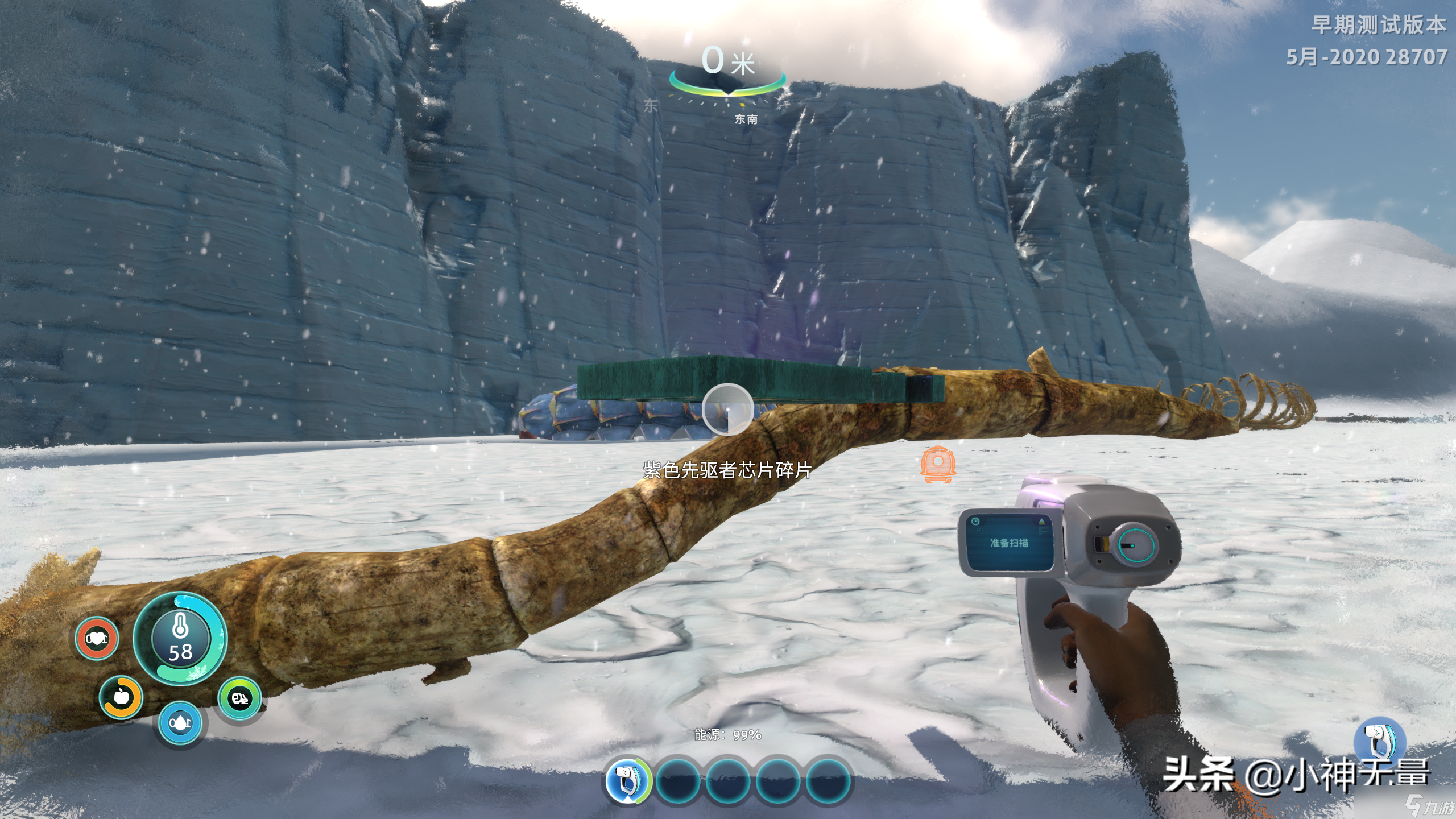Screen dimensions: 1456x819
Task: Click the orange drop pod beacon marker
Action: 937,464
